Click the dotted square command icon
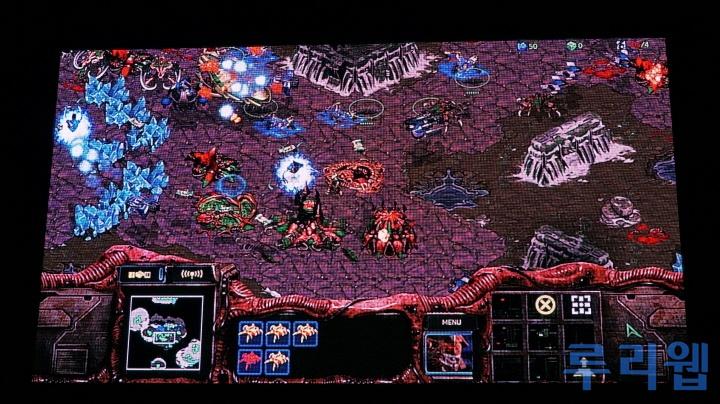Image resolution: width=720 pixels, height=404 pixels. tap(580, 305)
